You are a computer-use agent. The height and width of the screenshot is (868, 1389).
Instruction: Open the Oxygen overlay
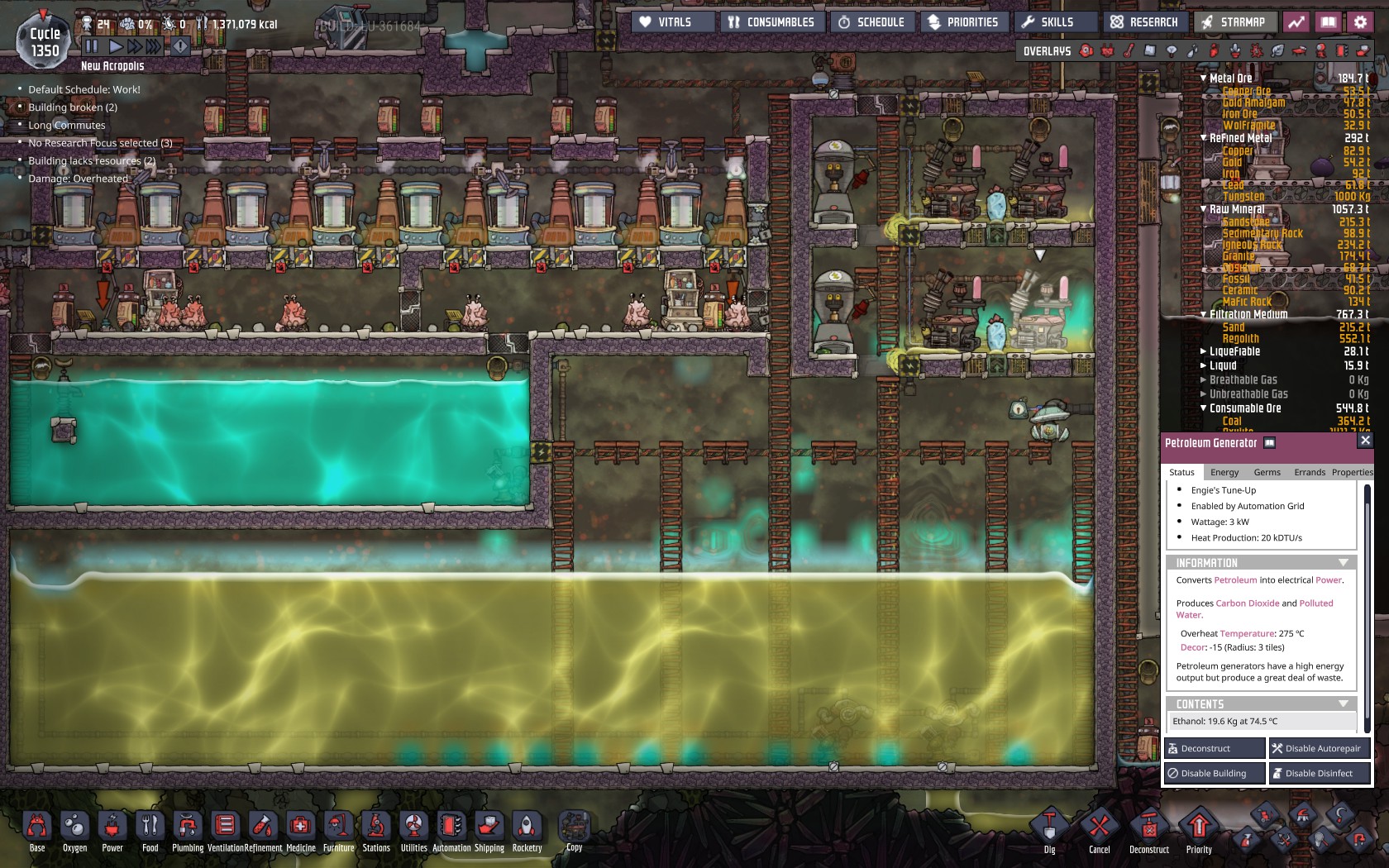click(x=1086, y=51)
